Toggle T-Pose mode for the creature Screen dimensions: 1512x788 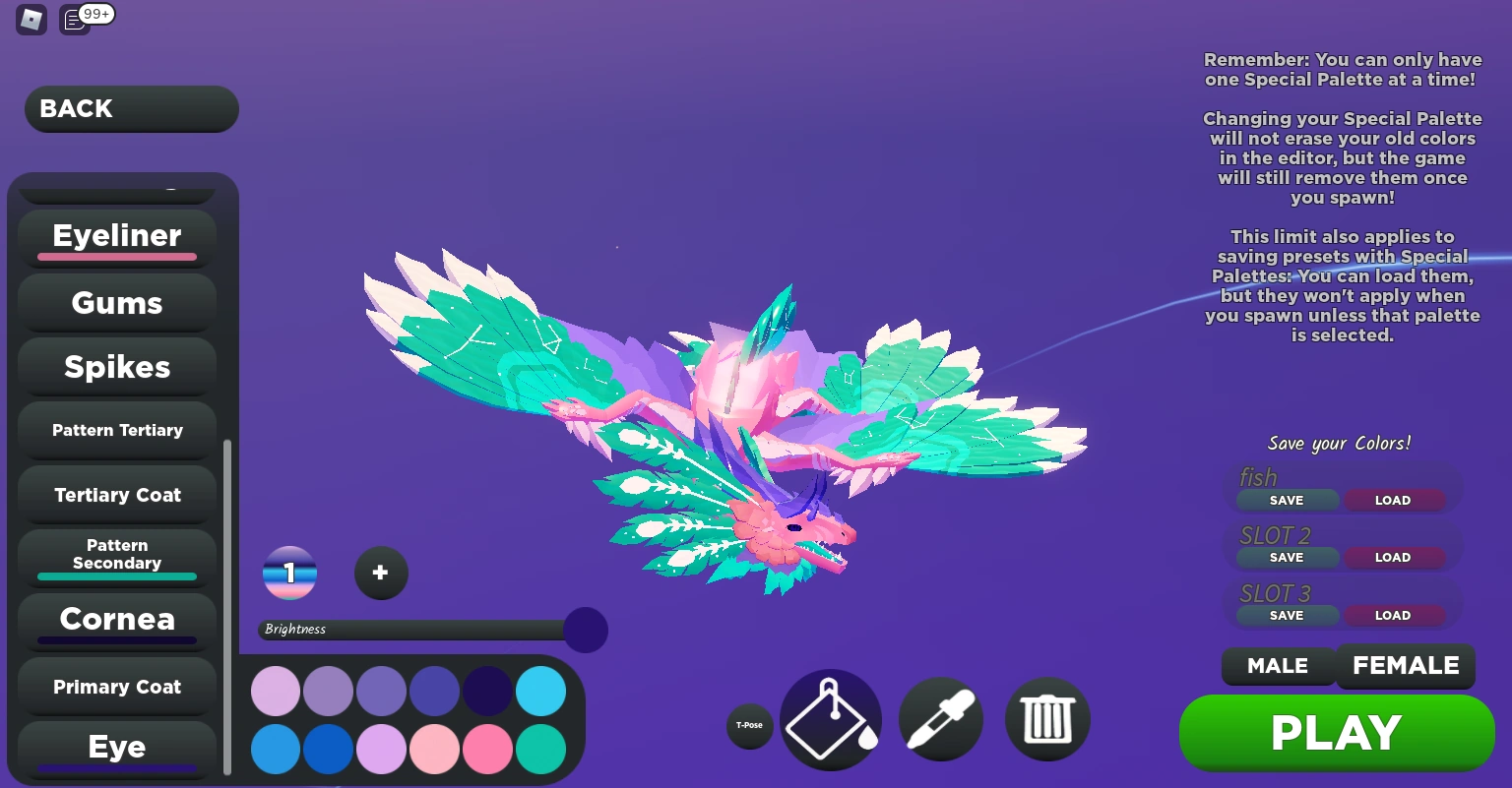click(749, 725)
